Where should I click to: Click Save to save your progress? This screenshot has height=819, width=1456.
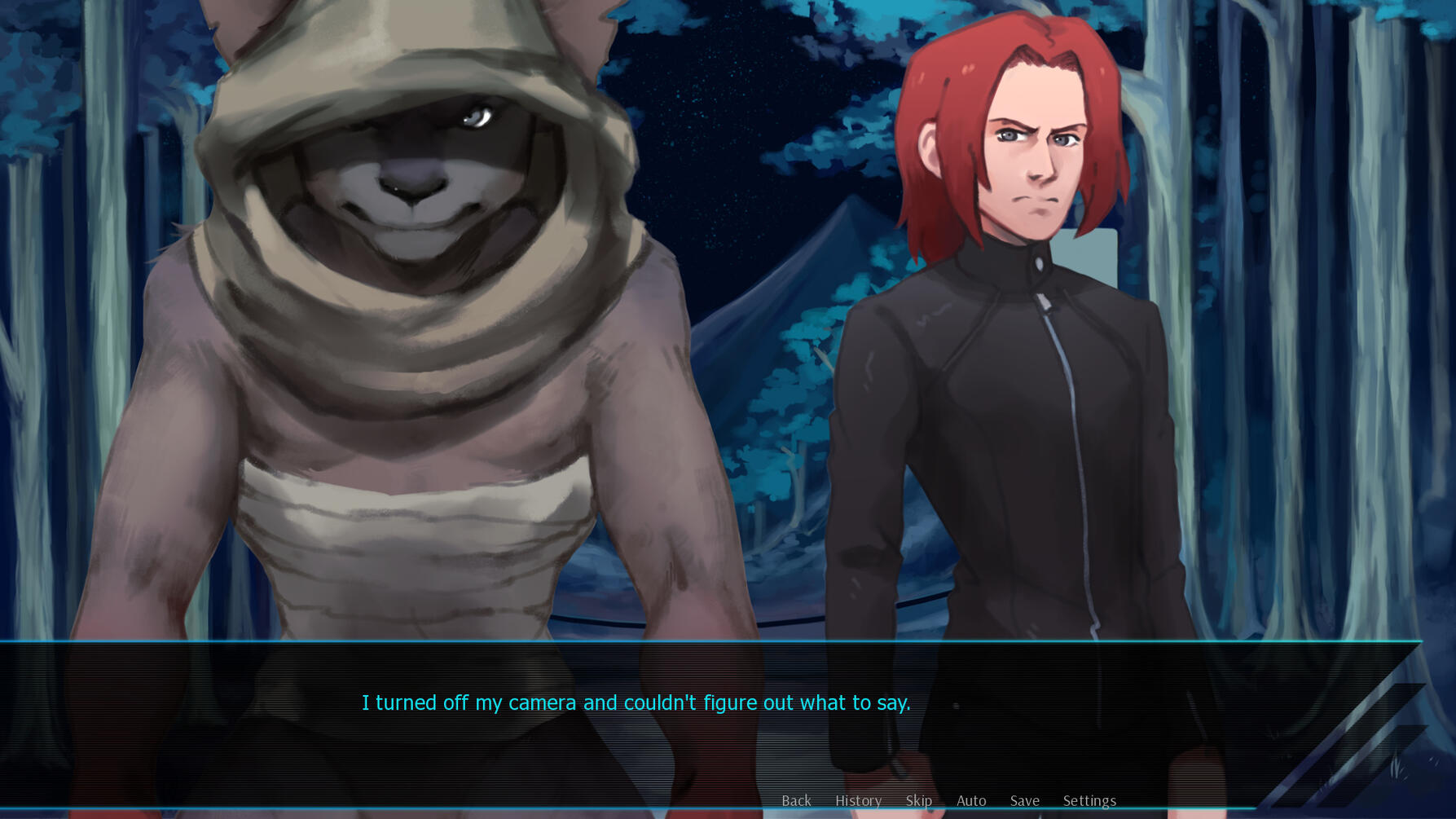point(1024,800)
